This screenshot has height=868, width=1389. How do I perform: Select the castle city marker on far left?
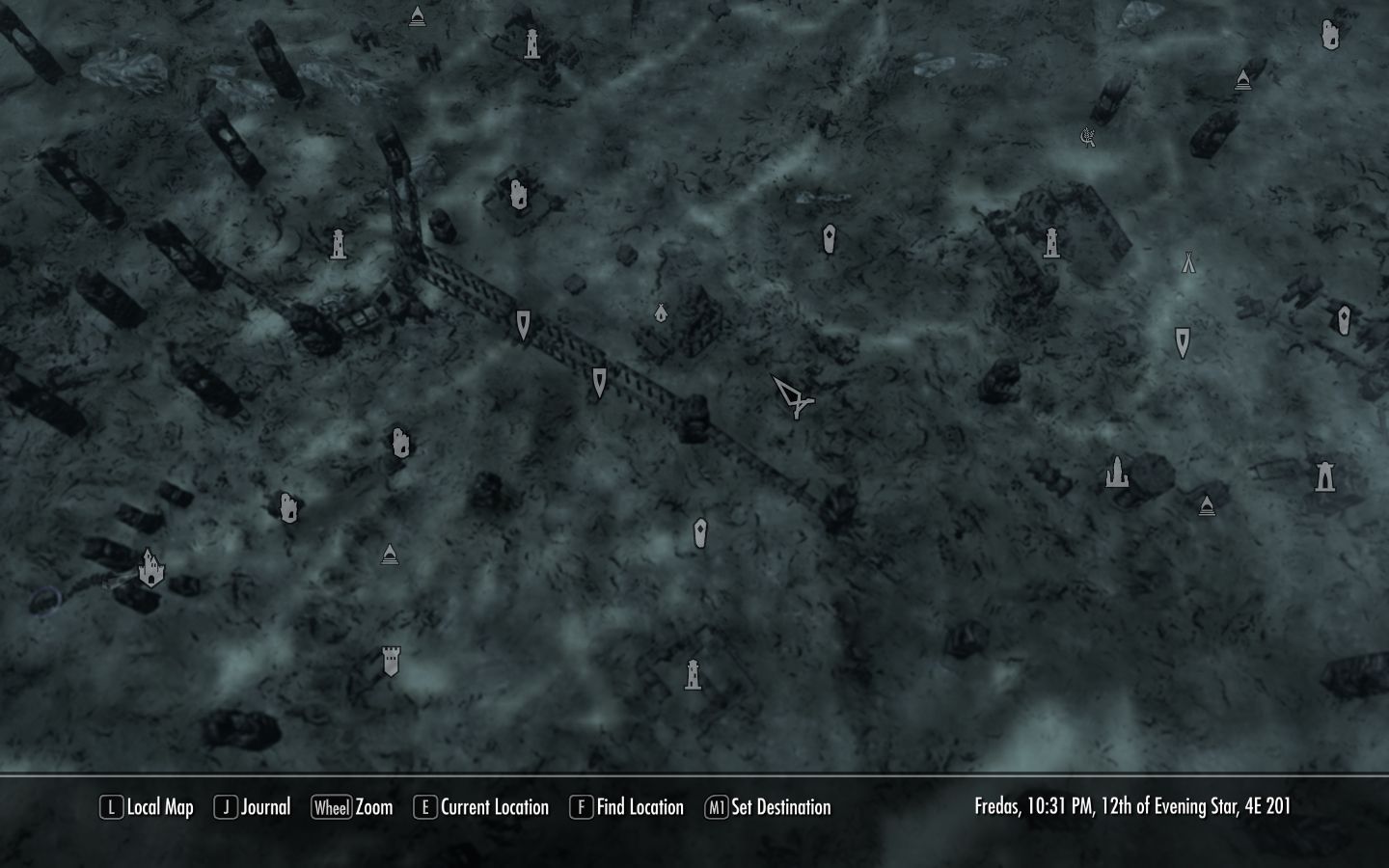tap(150, 569)
